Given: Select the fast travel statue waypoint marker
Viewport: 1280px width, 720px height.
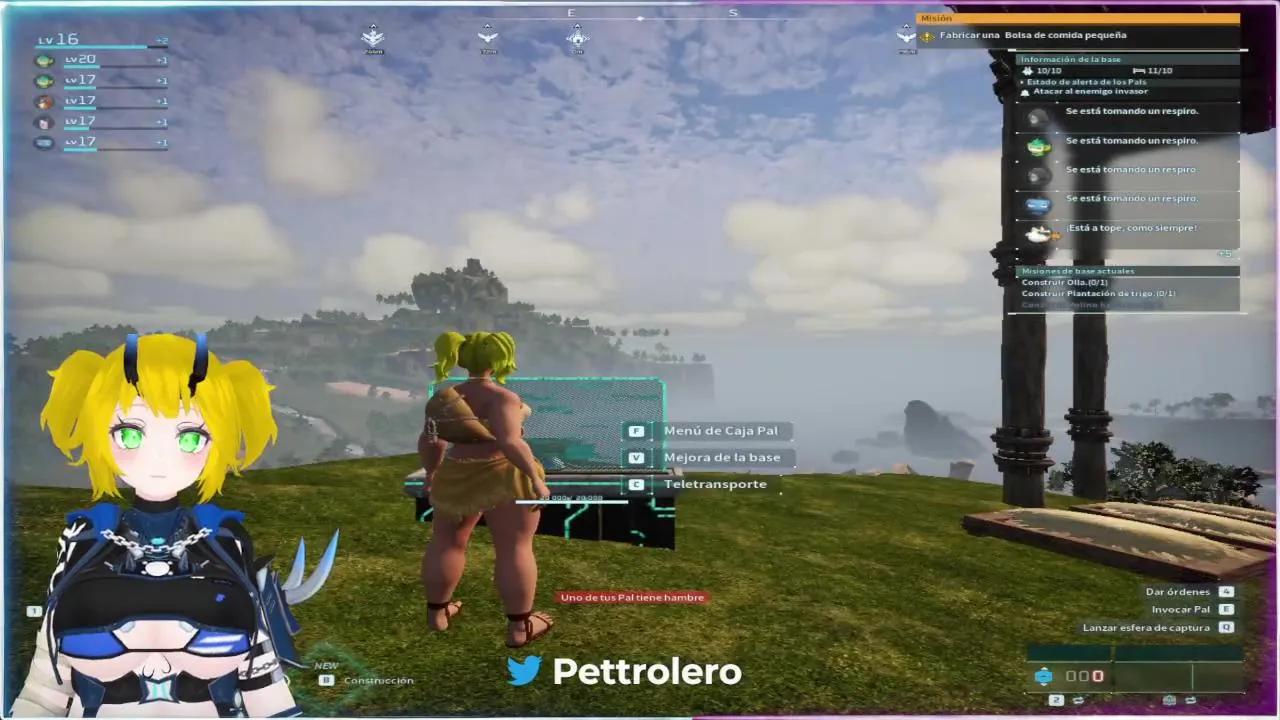Looking at the screenshot, I should coord(578,40).
